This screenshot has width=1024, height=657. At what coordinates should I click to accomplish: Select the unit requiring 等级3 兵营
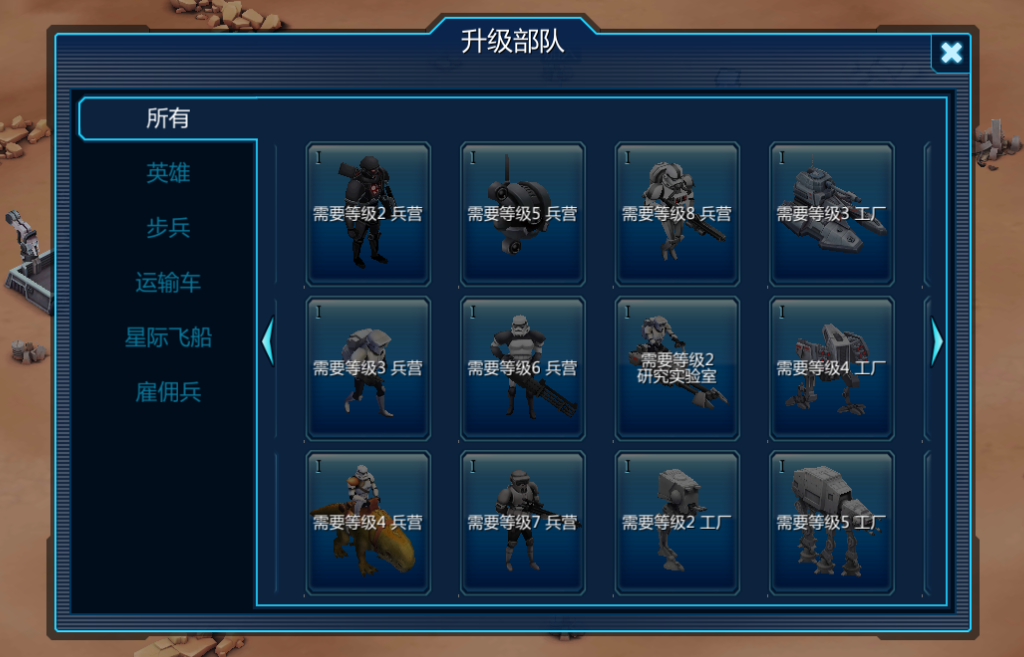[368, 368]
